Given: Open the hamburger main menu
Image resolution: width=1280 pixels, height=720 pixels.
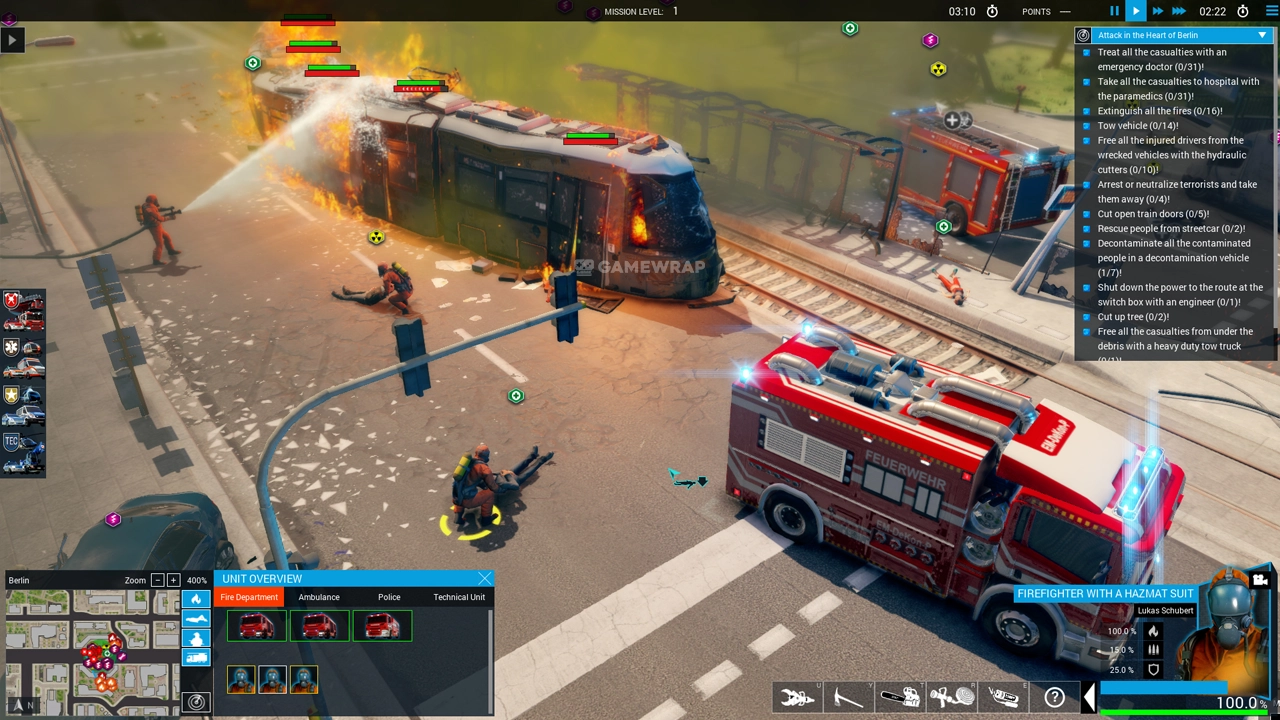Looking at the screenshot, I should click(1272, 11).
